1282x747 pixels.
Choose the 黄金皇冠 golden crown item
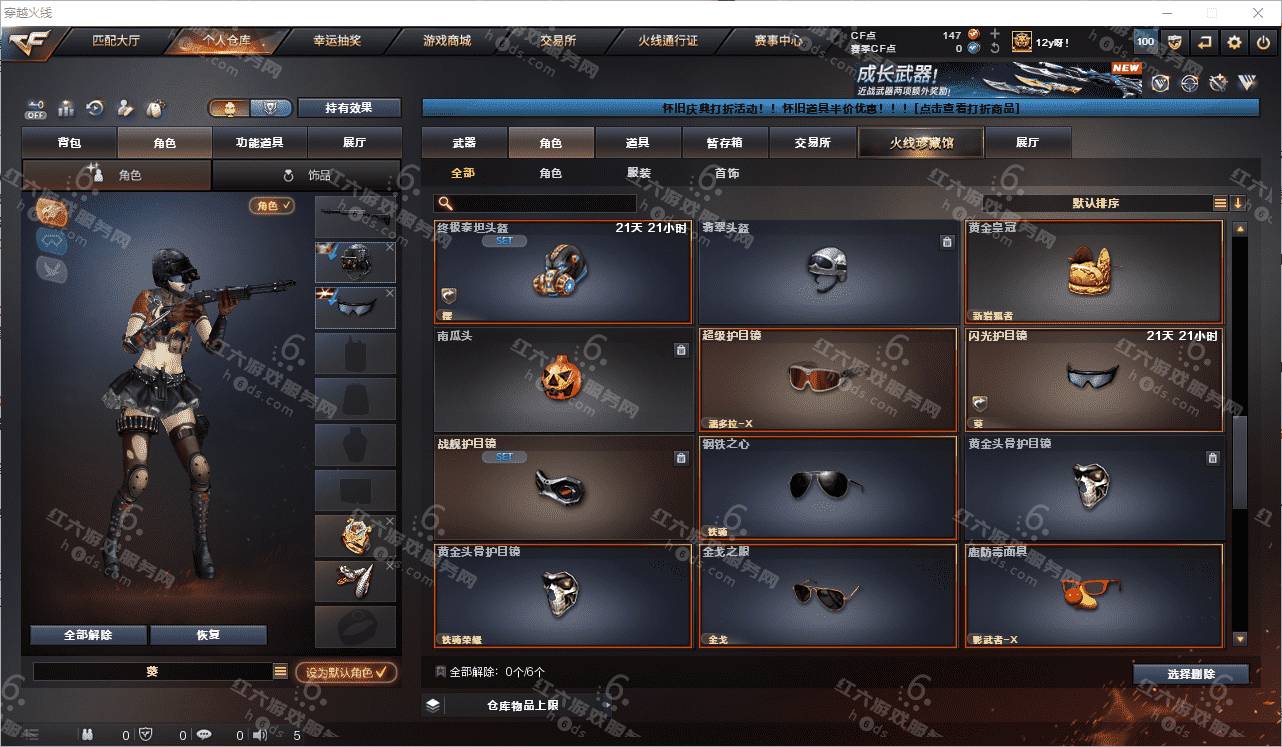pos(1094,272)
